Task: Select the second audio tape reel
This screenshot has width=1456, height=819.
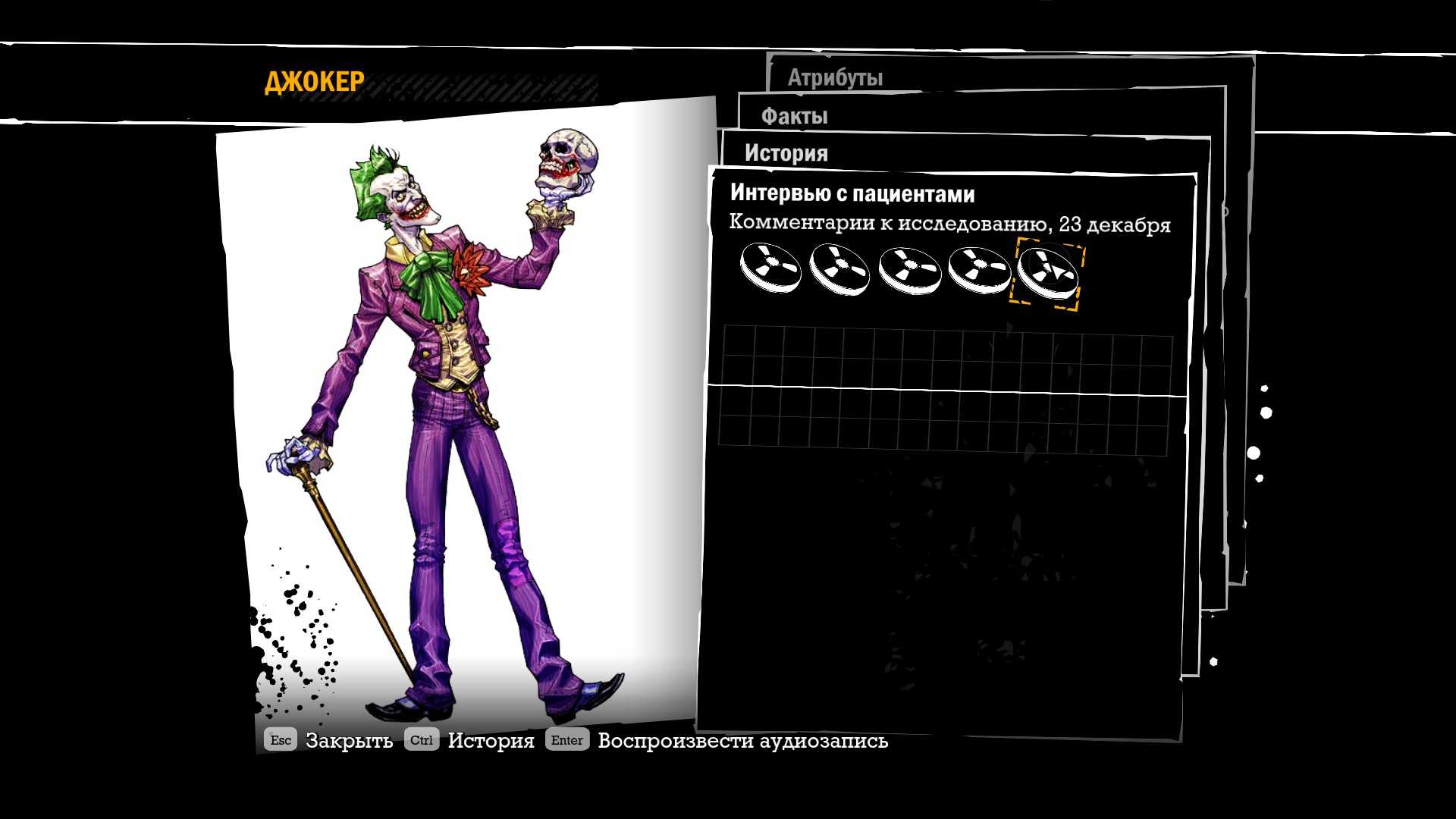Action: point(839,269)
